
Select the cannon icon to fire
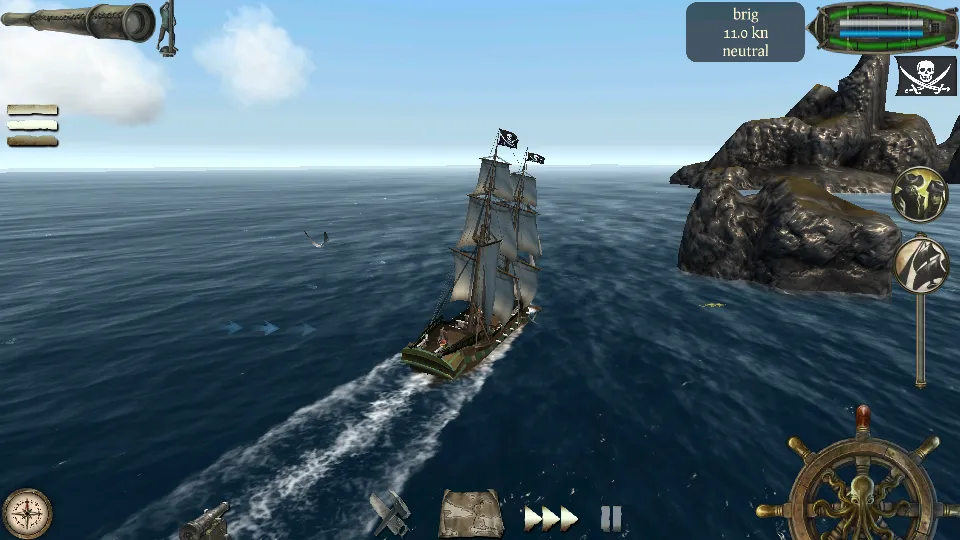206,520
